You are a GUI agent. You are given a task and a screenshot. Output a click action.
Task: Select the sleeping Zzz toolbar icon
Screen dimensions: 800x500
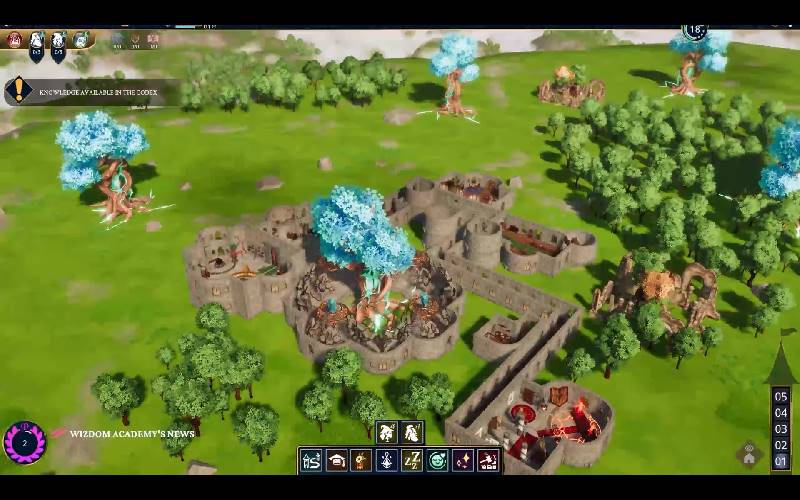tap(412, 461)
